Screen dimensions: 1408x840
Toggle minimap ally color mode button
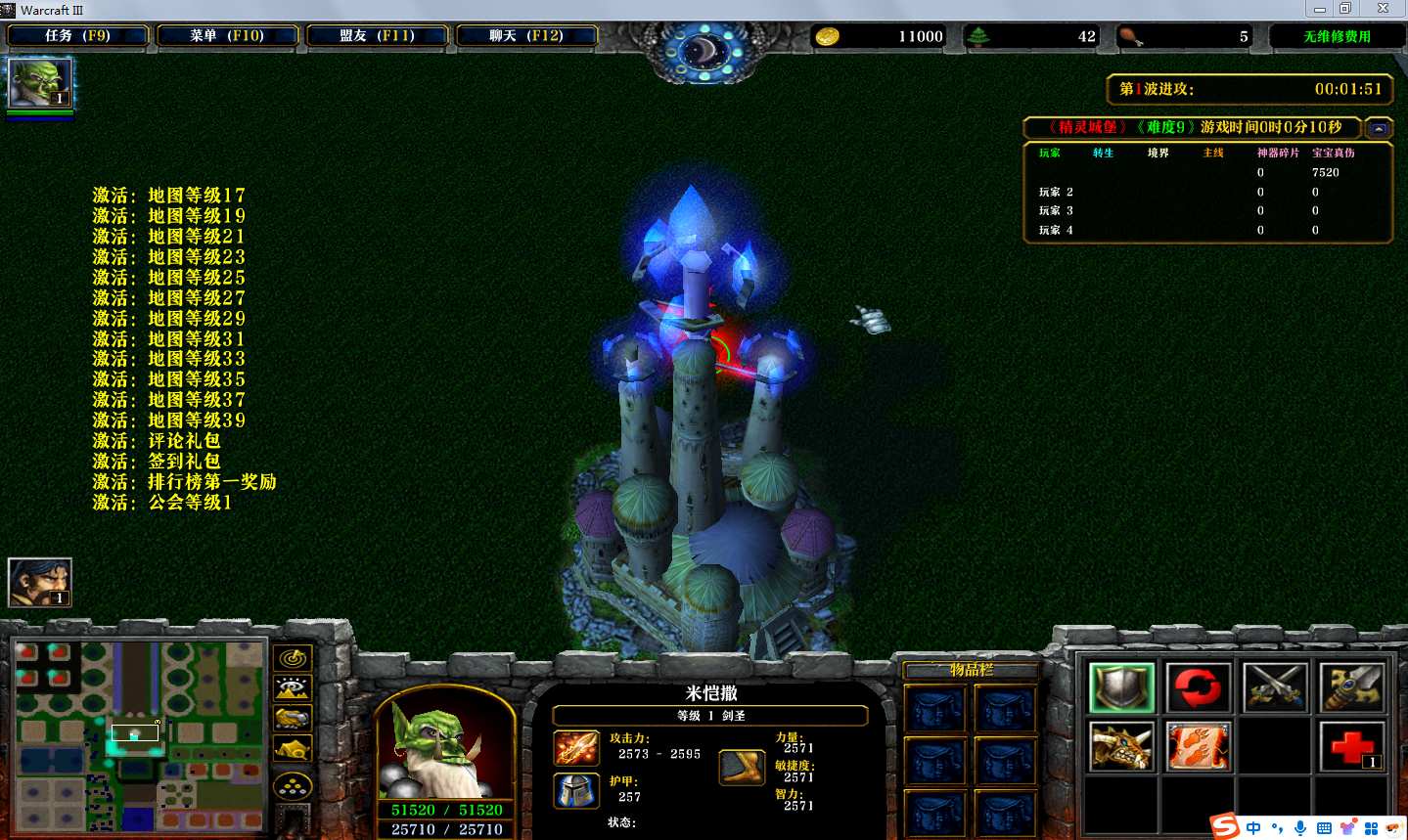(293, 719)
